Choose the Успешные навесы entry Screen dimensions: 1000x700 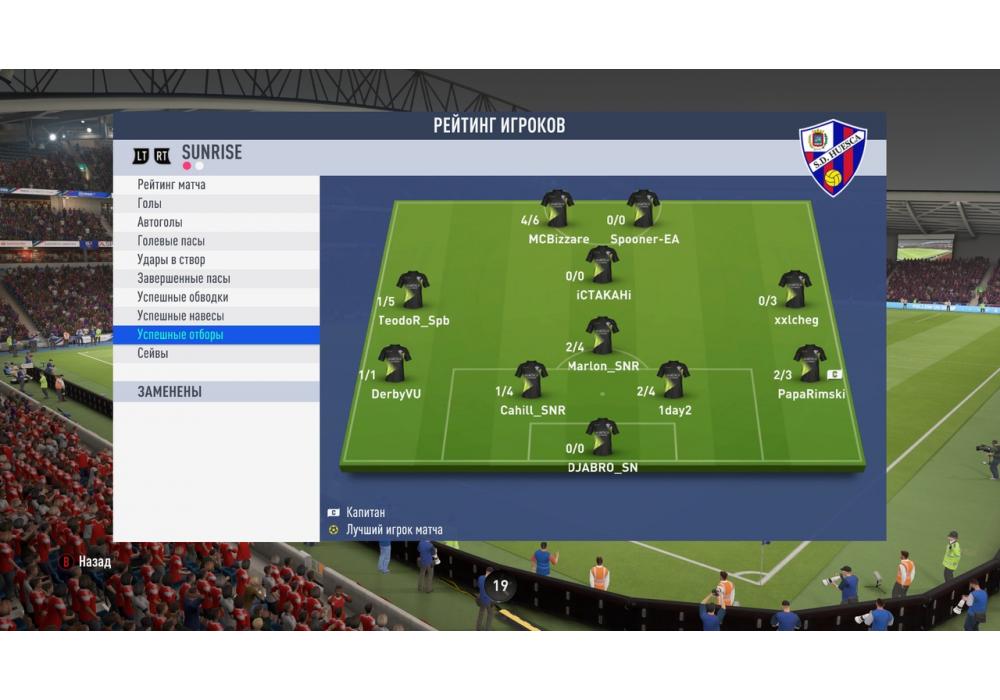pyautogui.click(x=215, y=316)
